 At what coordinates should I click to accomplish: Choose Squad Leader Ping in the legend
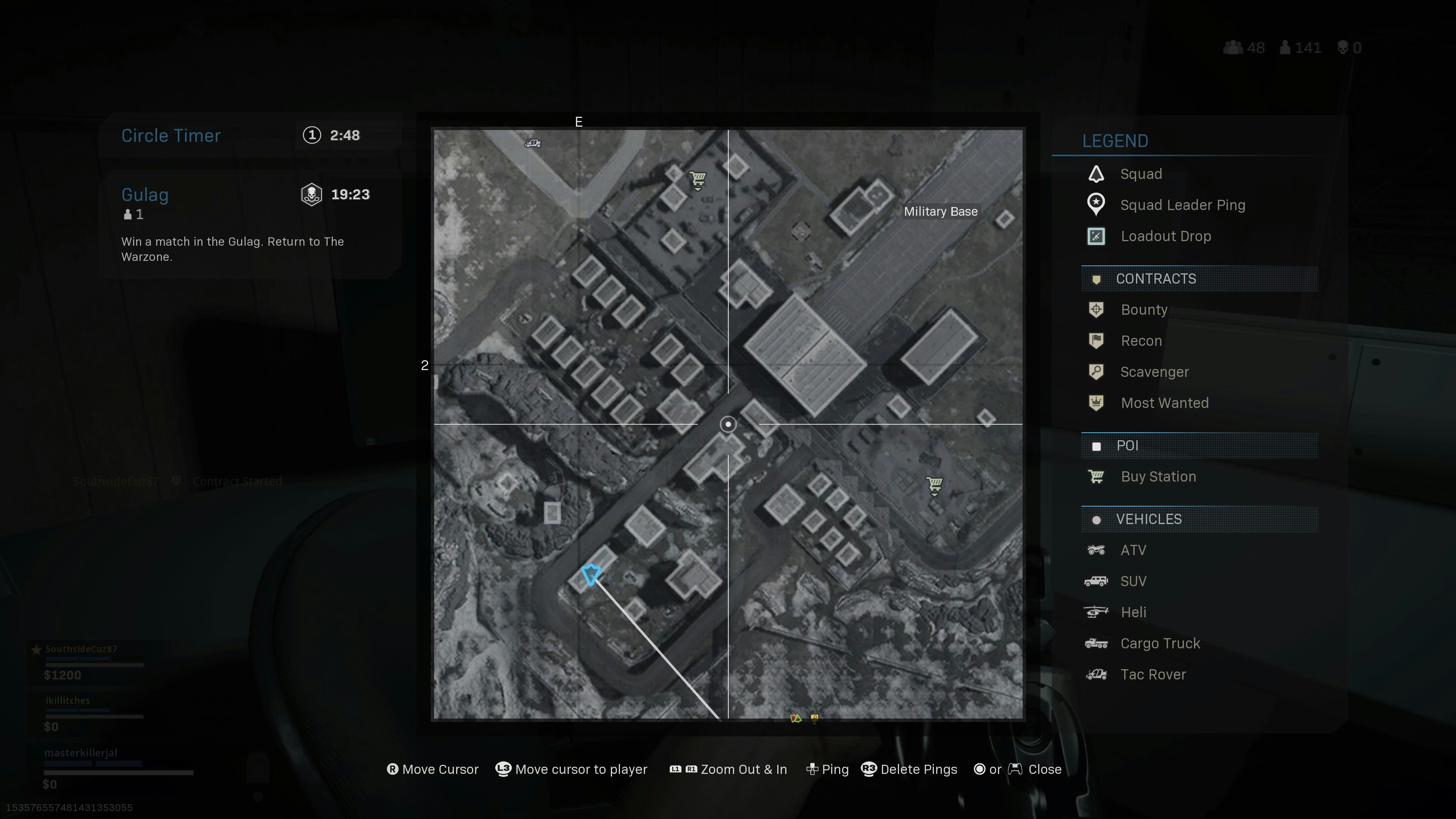pos(1182,205)
